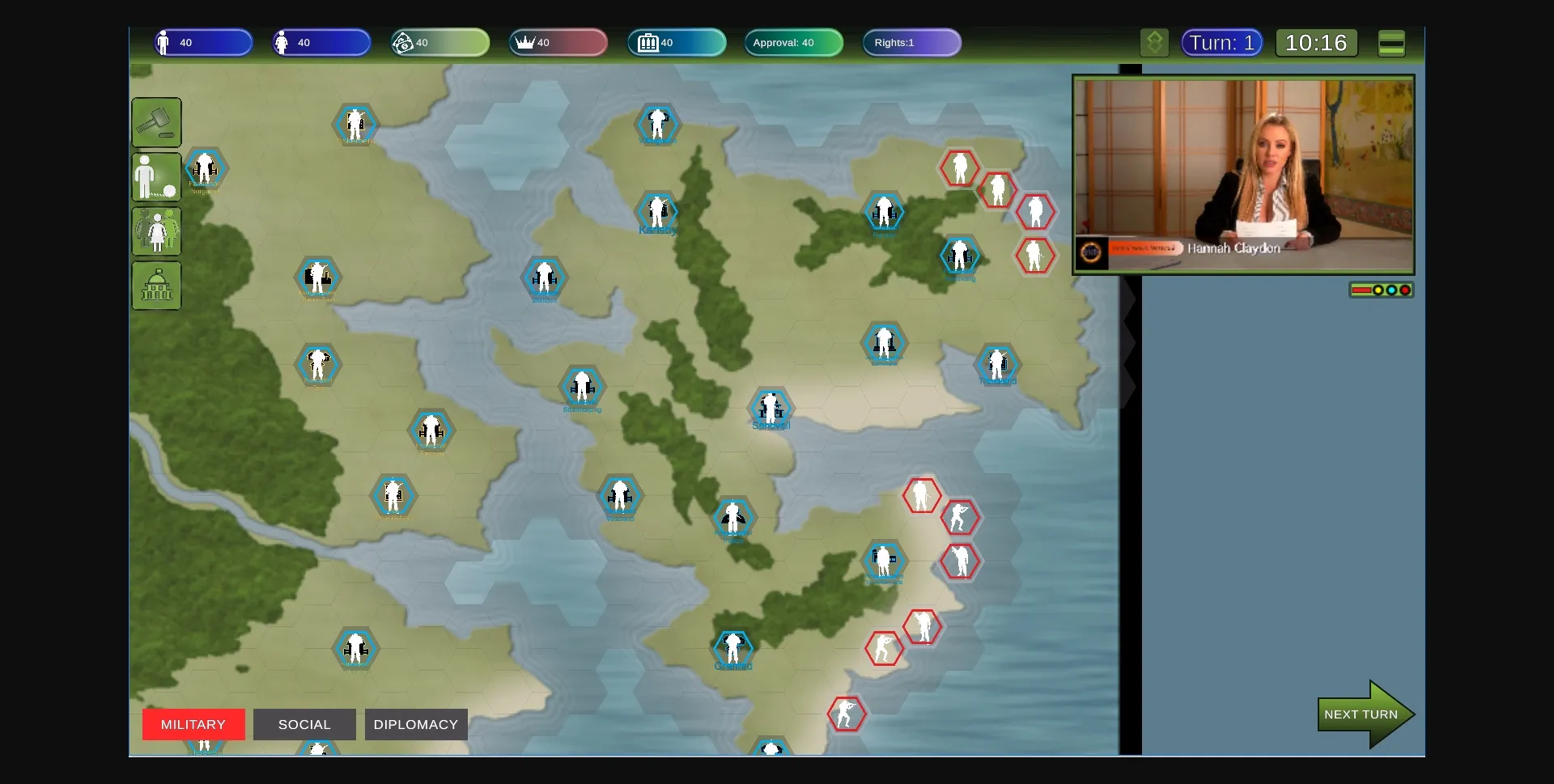The height and width of the screenshot is (784, 1554).
Task: Toggle the cyan light under the news video
Action: point(1391,290)
